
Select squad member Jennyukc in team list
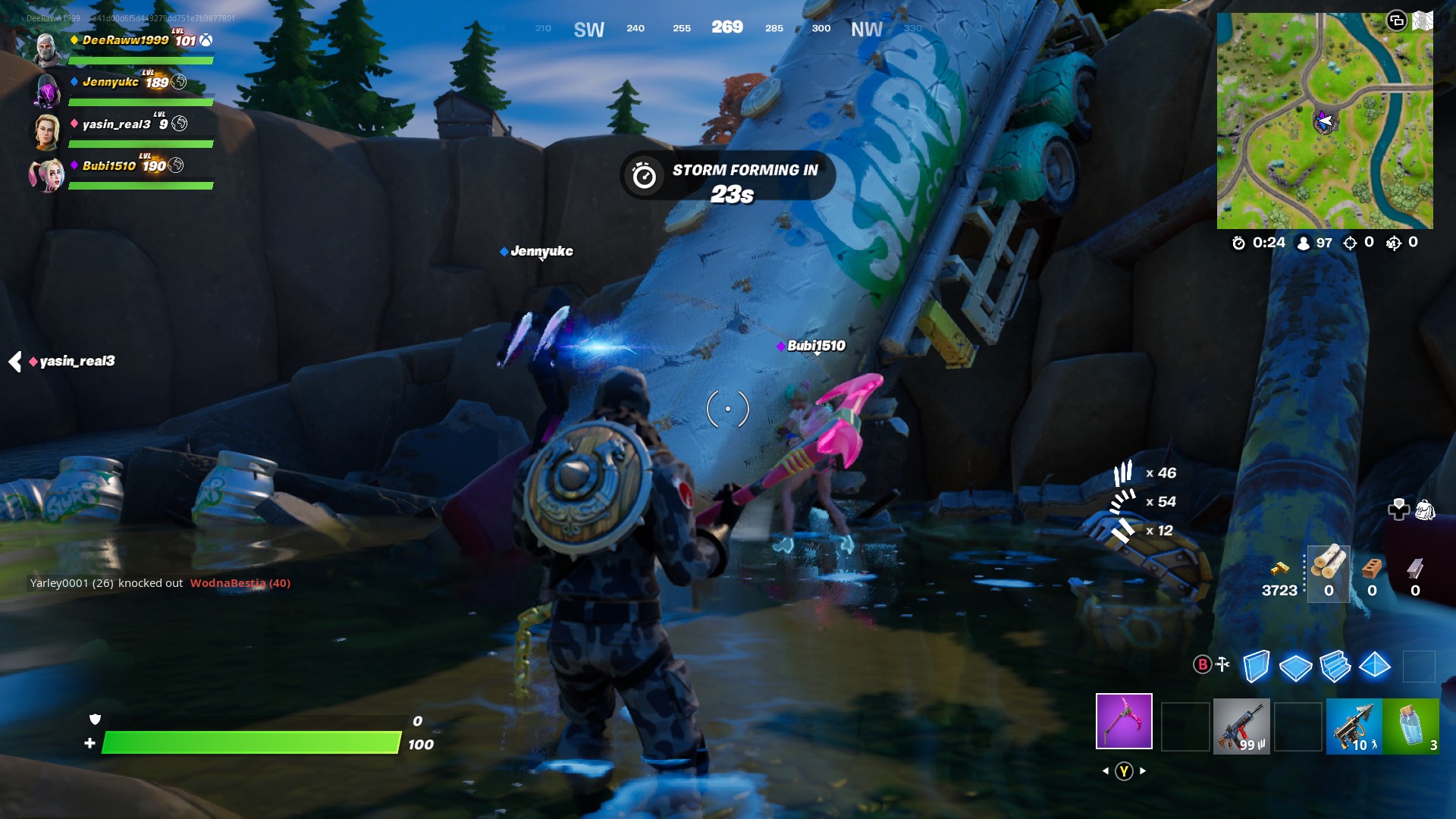tap(111, 83)
